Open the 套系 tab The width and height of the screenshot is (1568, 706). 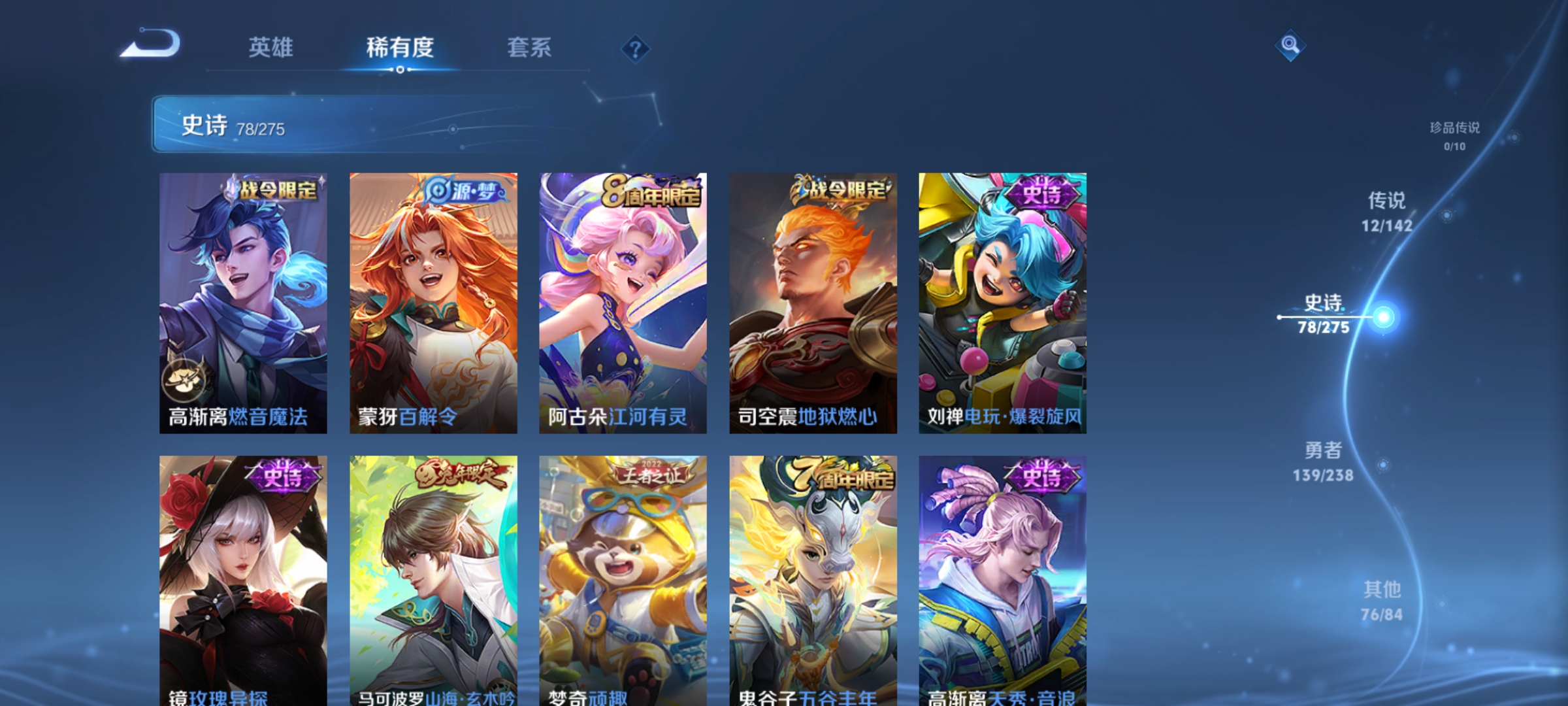pyautogui.click(x=529, y=48)
